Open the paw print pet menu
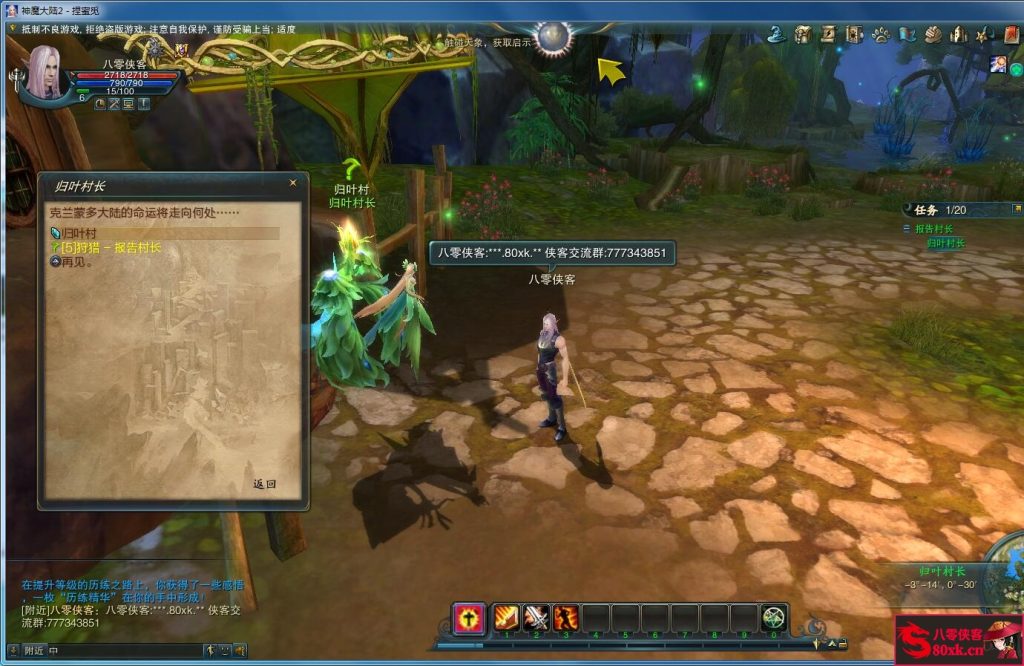1024x666 pixels. (x=881, y=35)
